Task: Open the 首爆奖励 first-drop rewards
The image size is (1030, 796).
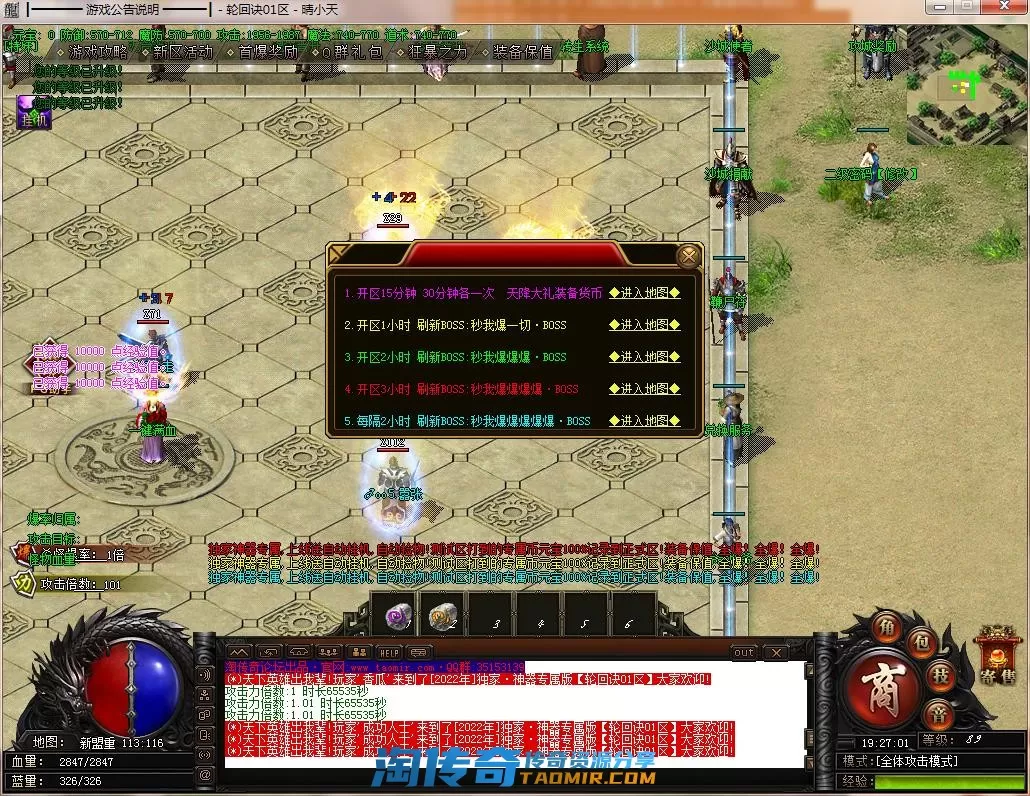Action: coord(268,51)
